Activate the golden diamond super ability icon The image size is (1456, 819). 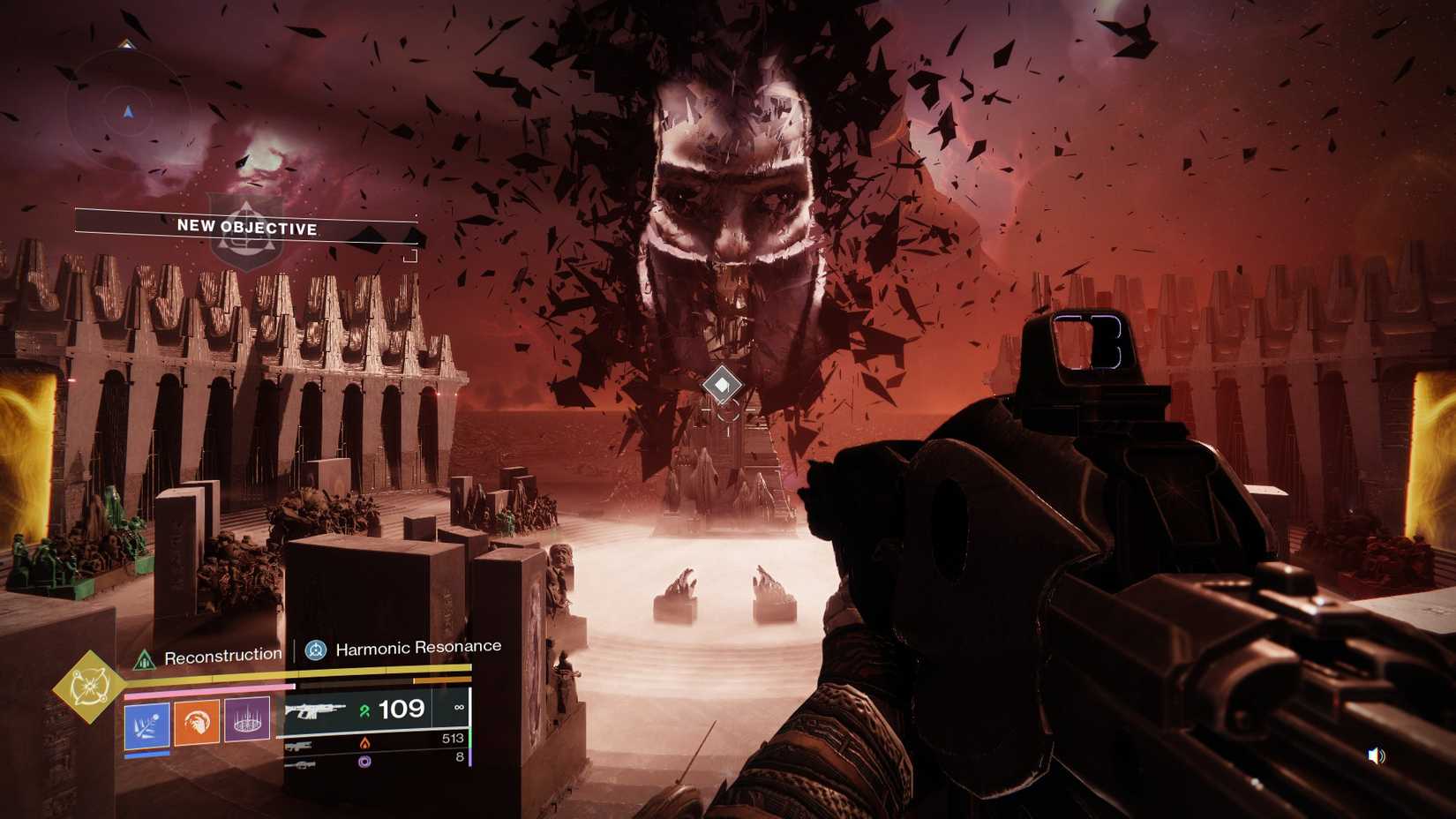coord(89,687)
